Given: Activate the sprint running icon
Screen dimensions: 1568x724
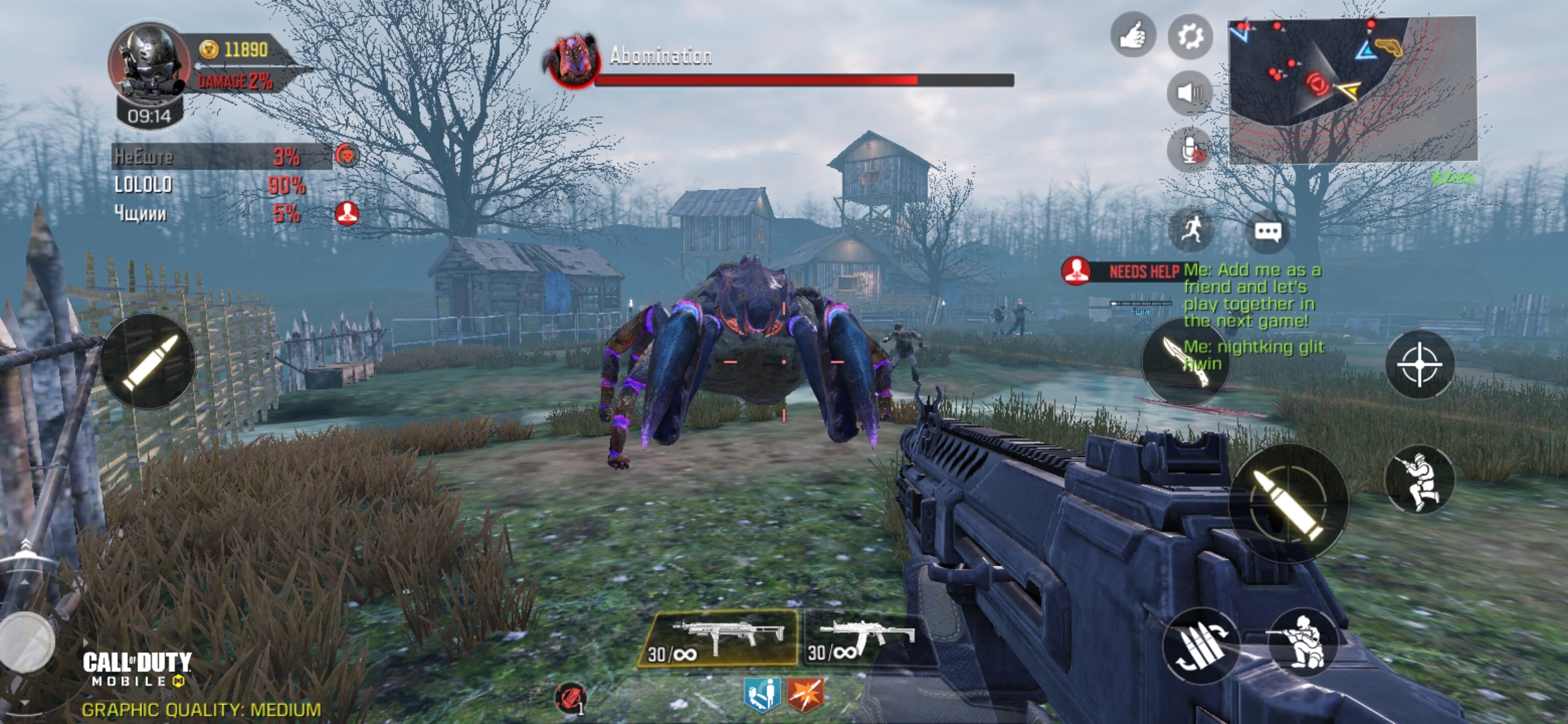Looking at the screenshot, I should (1191, 231).
